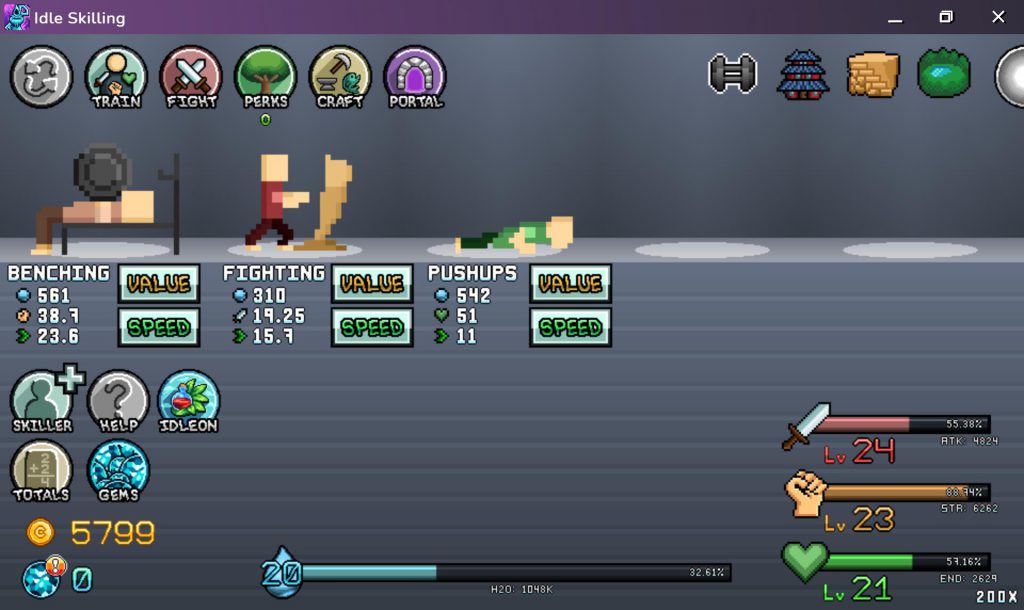Image resolution: width=1024 pixels, height=610 pixels.
Task: Upgrade Fighting speed
Action: click(372, 327)
